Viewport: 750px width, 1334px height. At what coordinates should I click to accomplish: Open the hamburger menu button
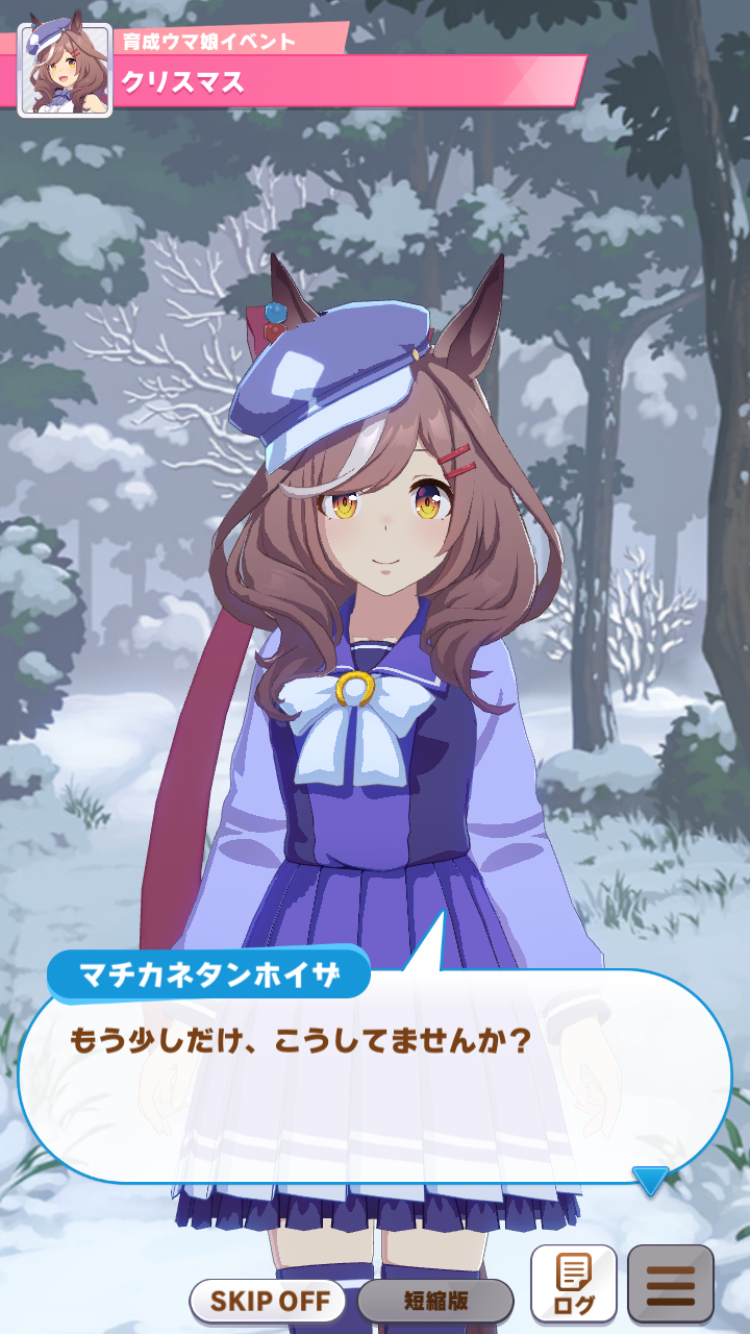click(x=670, y=1284)
